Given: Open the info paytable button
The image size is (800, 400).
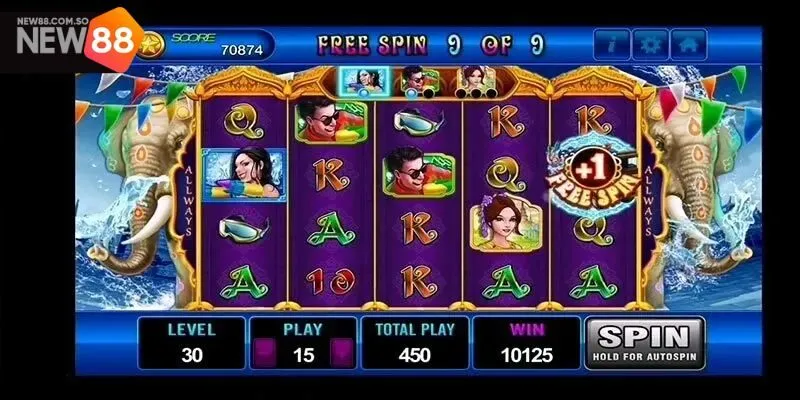Looking at the screenshot, I should (612, 45).
